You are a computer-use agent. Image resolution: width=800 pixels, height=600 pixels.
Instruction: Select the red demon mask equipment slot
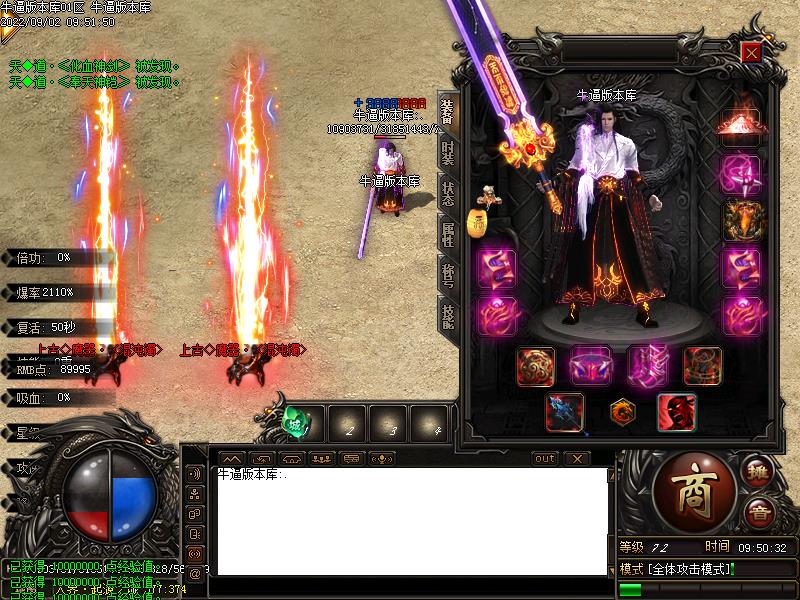point(676,412)
